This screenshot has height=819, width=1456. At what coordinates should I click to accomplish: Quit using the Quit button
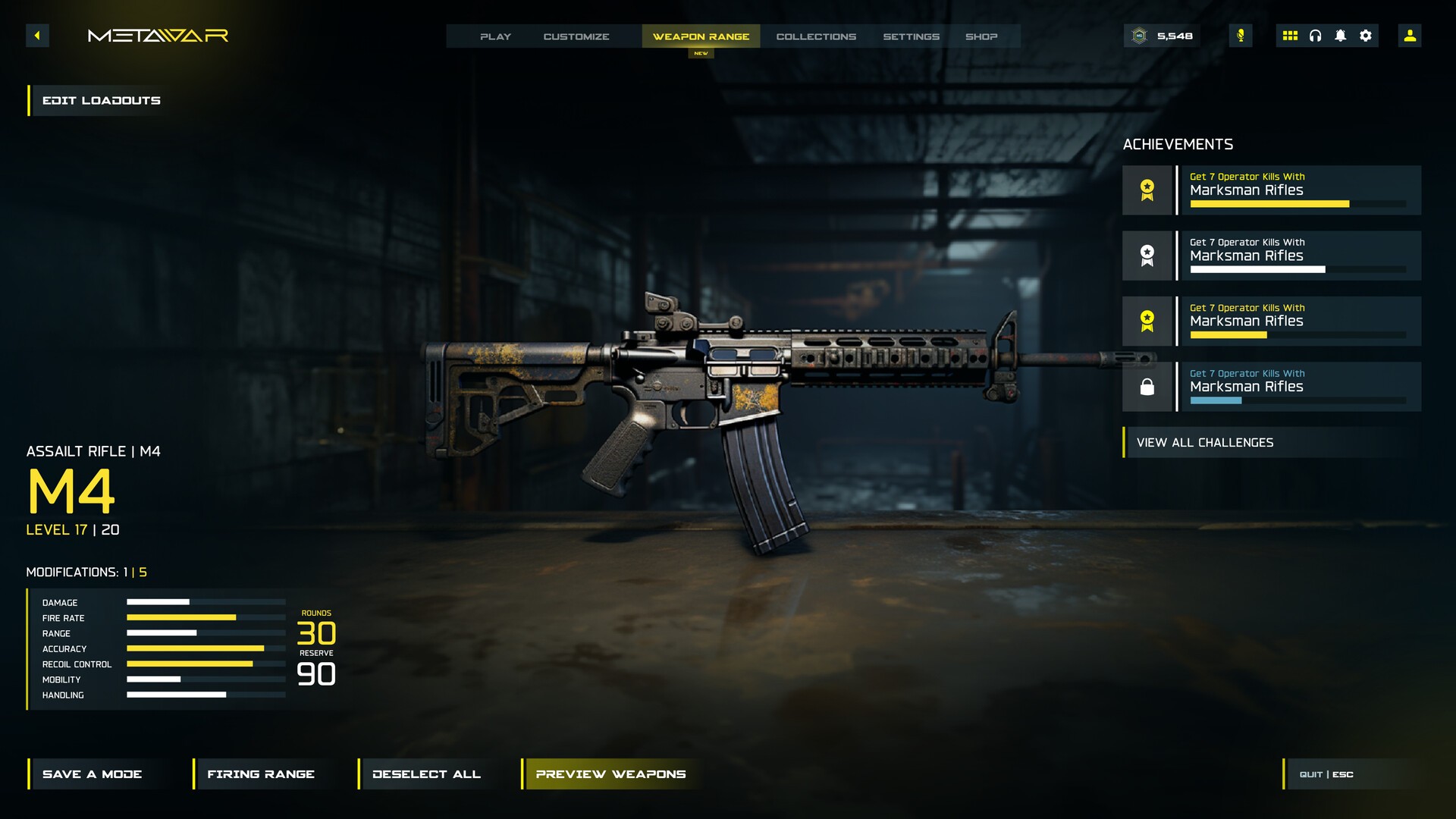pyautogui.click(x=1326, y=774)
